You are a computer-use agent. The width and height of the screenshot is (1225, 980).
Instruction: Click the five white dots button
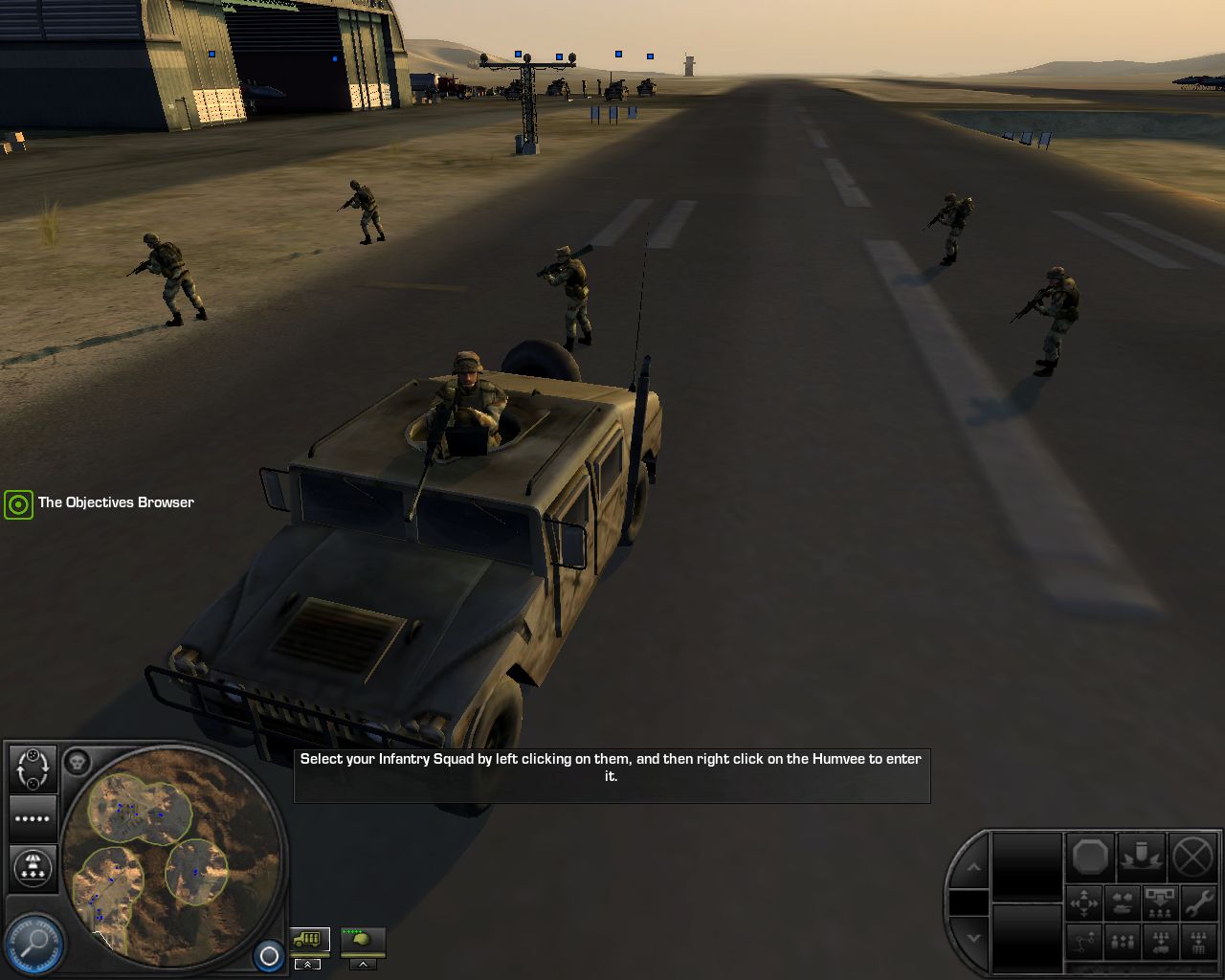click(33, 819)
